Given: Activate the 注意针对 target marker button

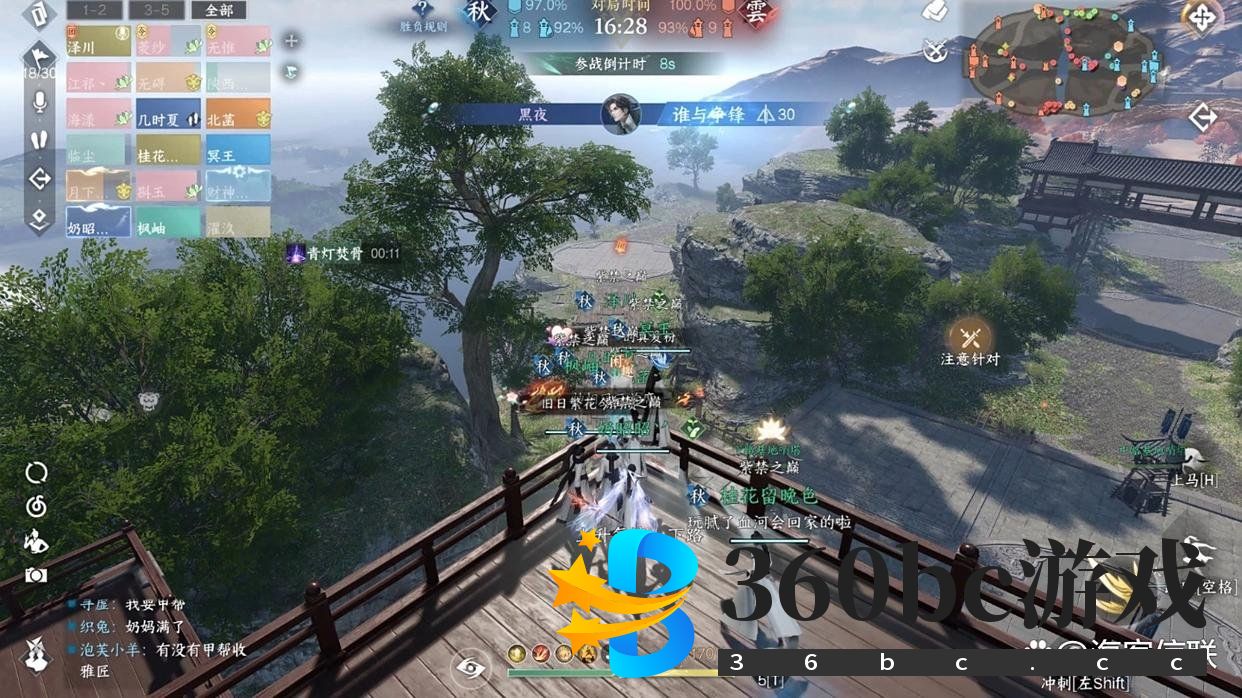Looking at the screenshot, I should click(x=969, y=340).
